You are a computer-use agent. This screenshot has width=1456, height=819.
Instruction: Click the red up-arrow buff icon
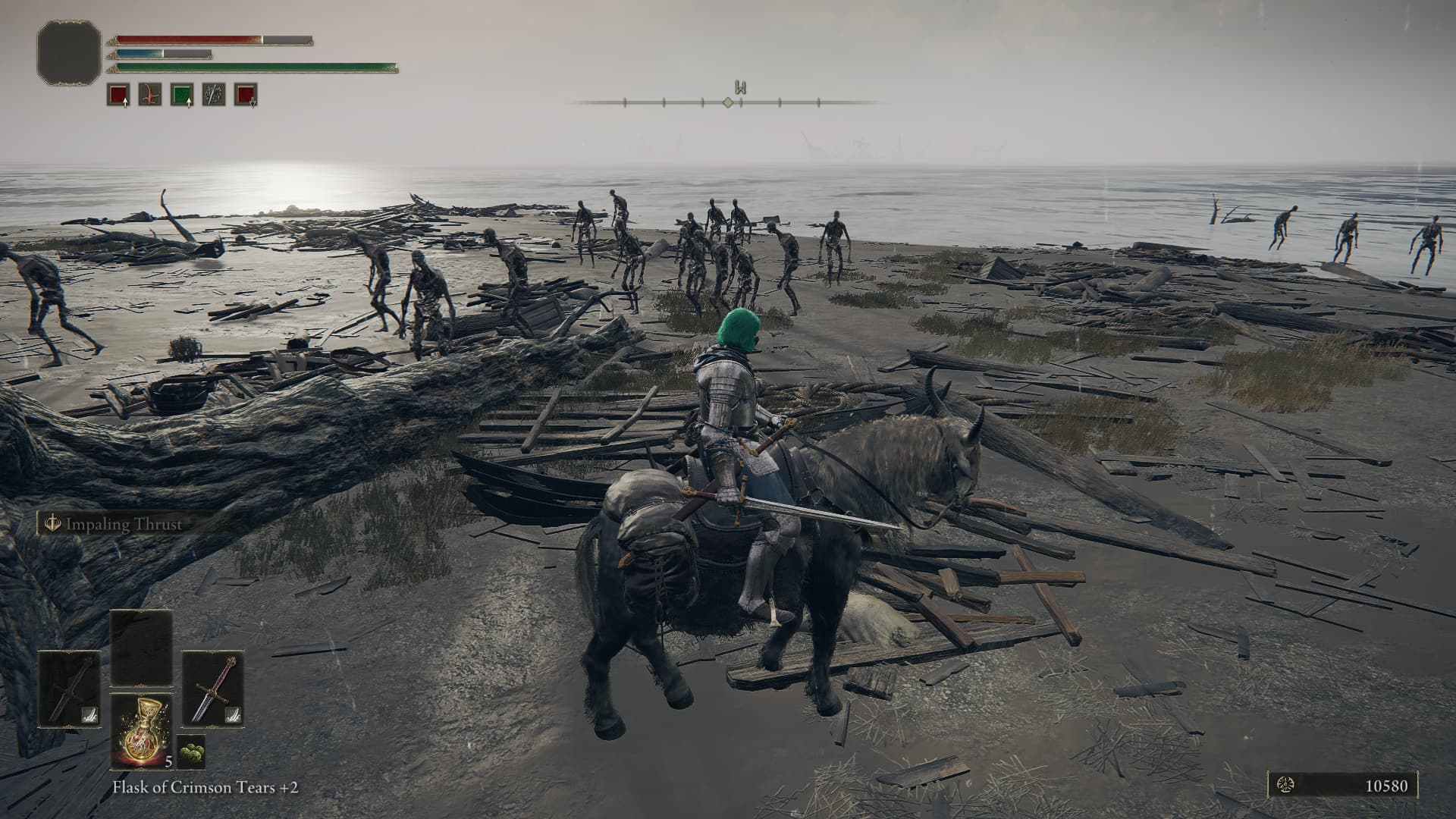click(118, 95)
